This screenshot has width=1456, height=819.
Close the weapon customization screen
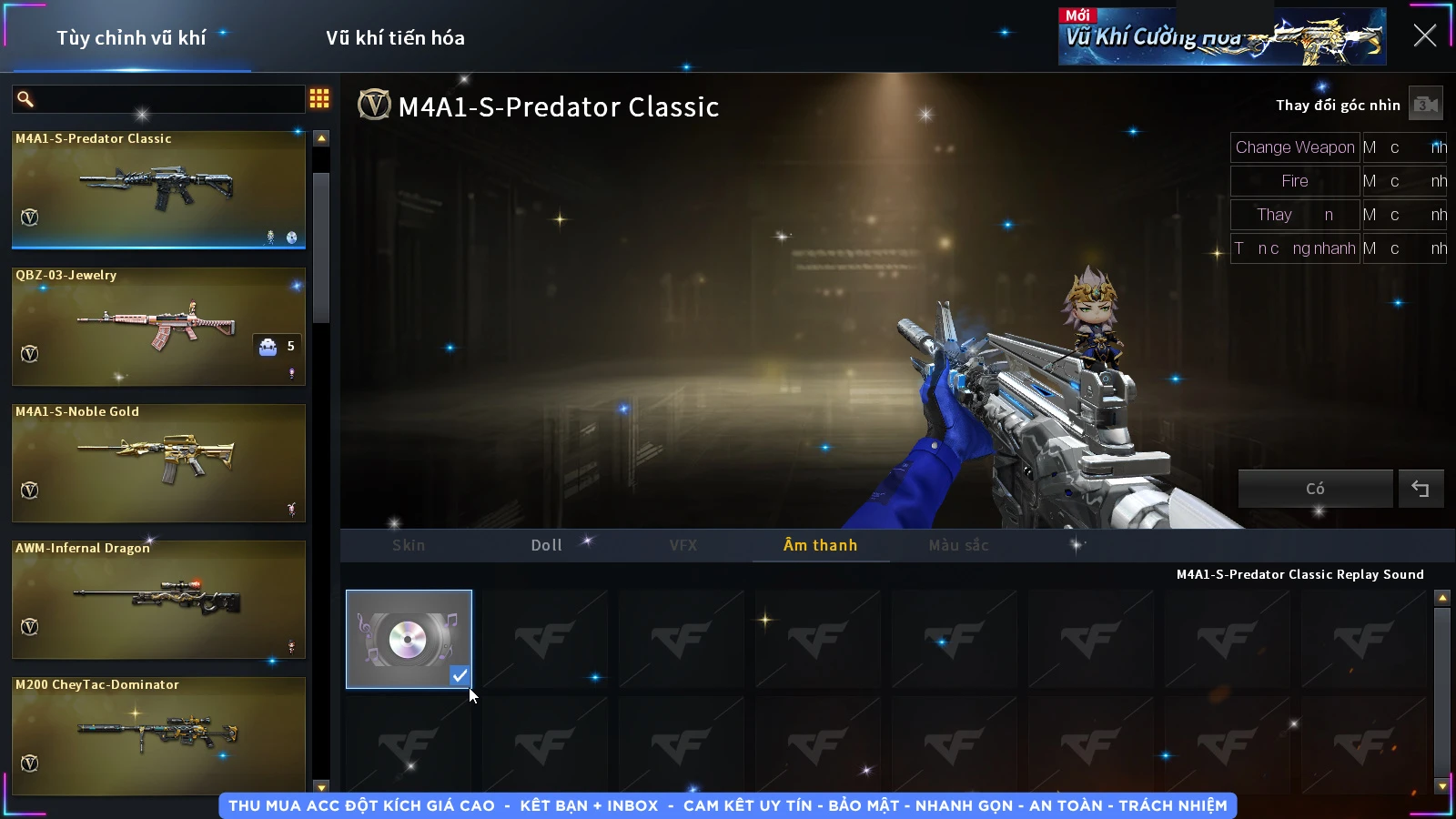point(1424,36)
